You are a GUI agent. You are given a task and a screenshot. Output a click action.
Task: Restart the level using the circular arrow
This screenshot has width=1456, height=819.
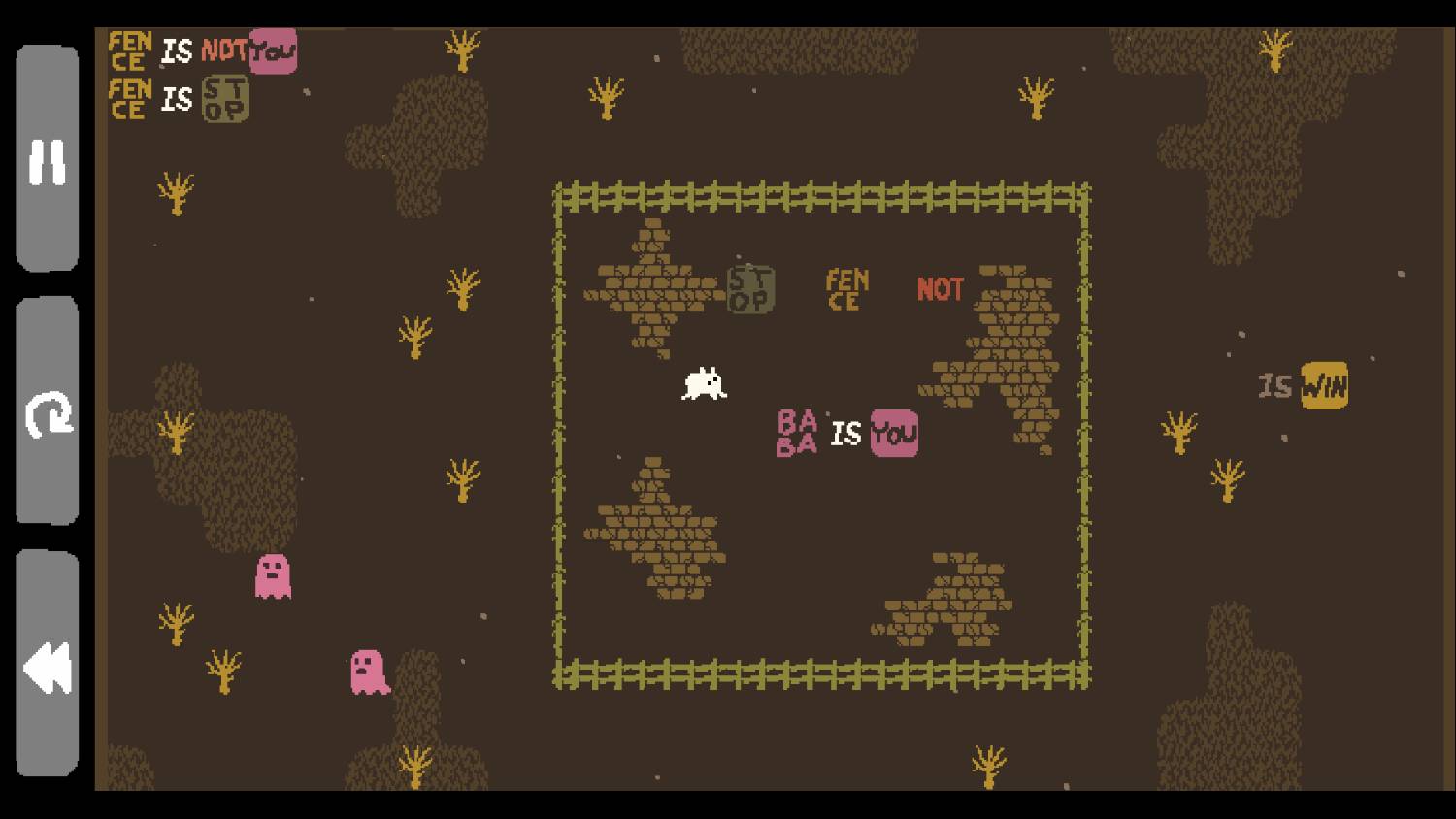(47, 412)
